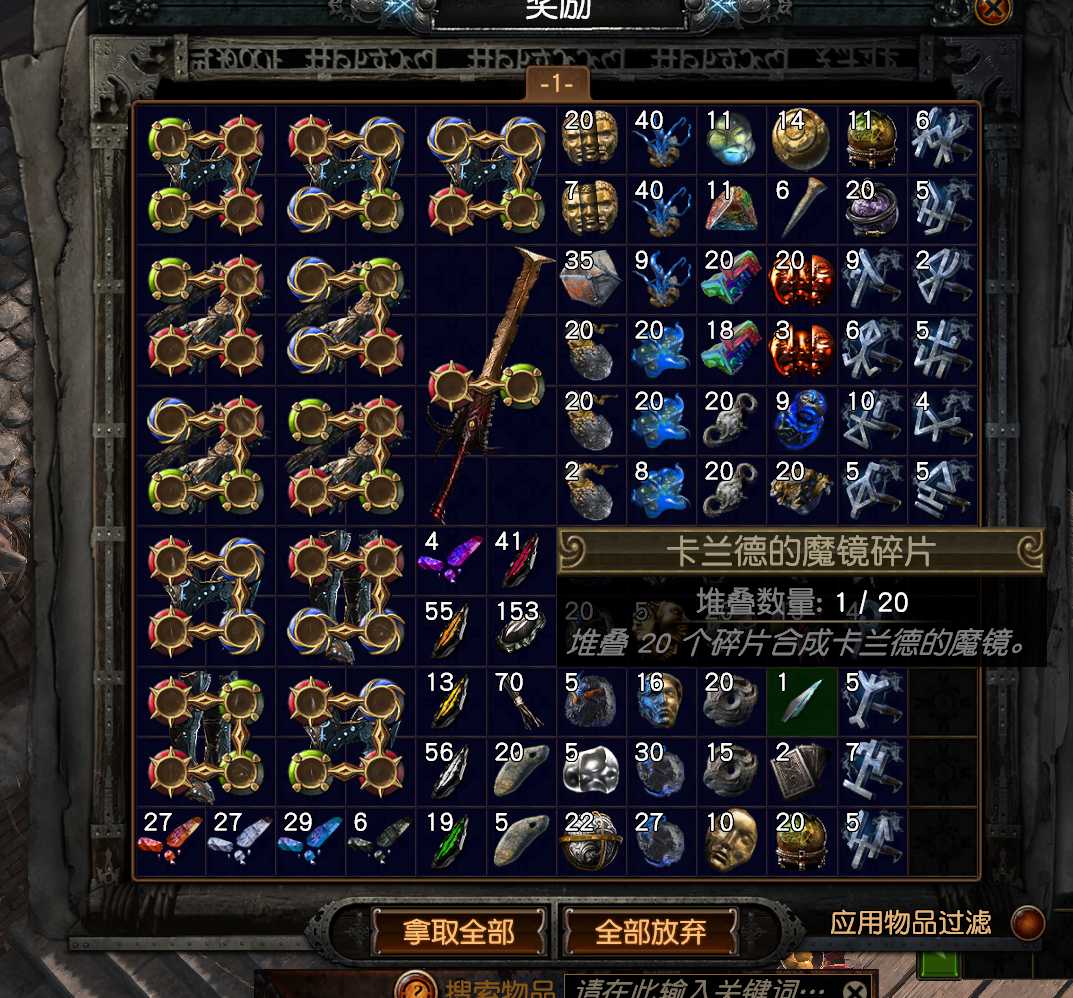Take the silver lump stack of 30
Viewport: 1073px width, 998px height.
pyautogui.click(x=661, y=771)
